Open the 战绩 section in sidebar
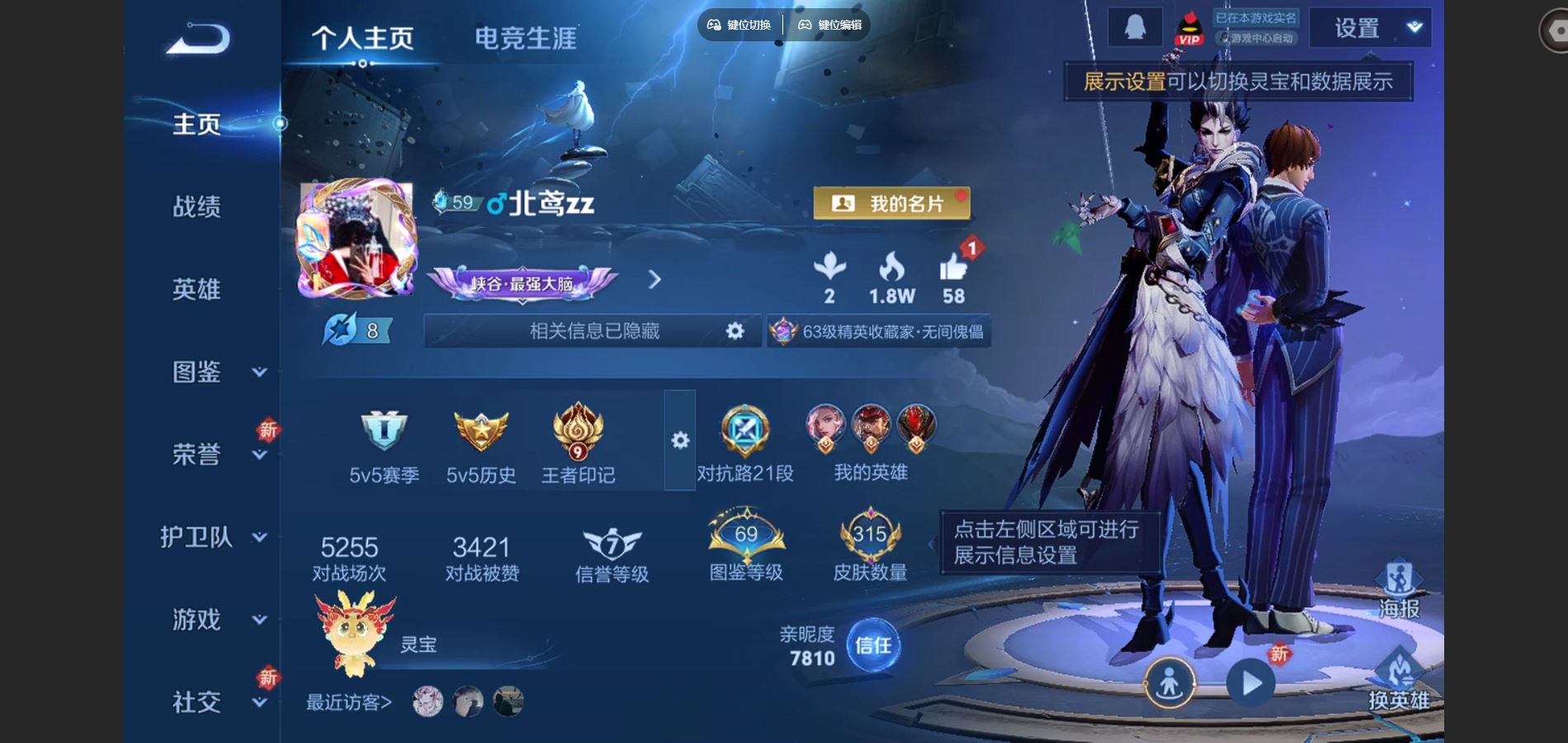The width and height of the screenshot is (1568, 743). (196, 206)
